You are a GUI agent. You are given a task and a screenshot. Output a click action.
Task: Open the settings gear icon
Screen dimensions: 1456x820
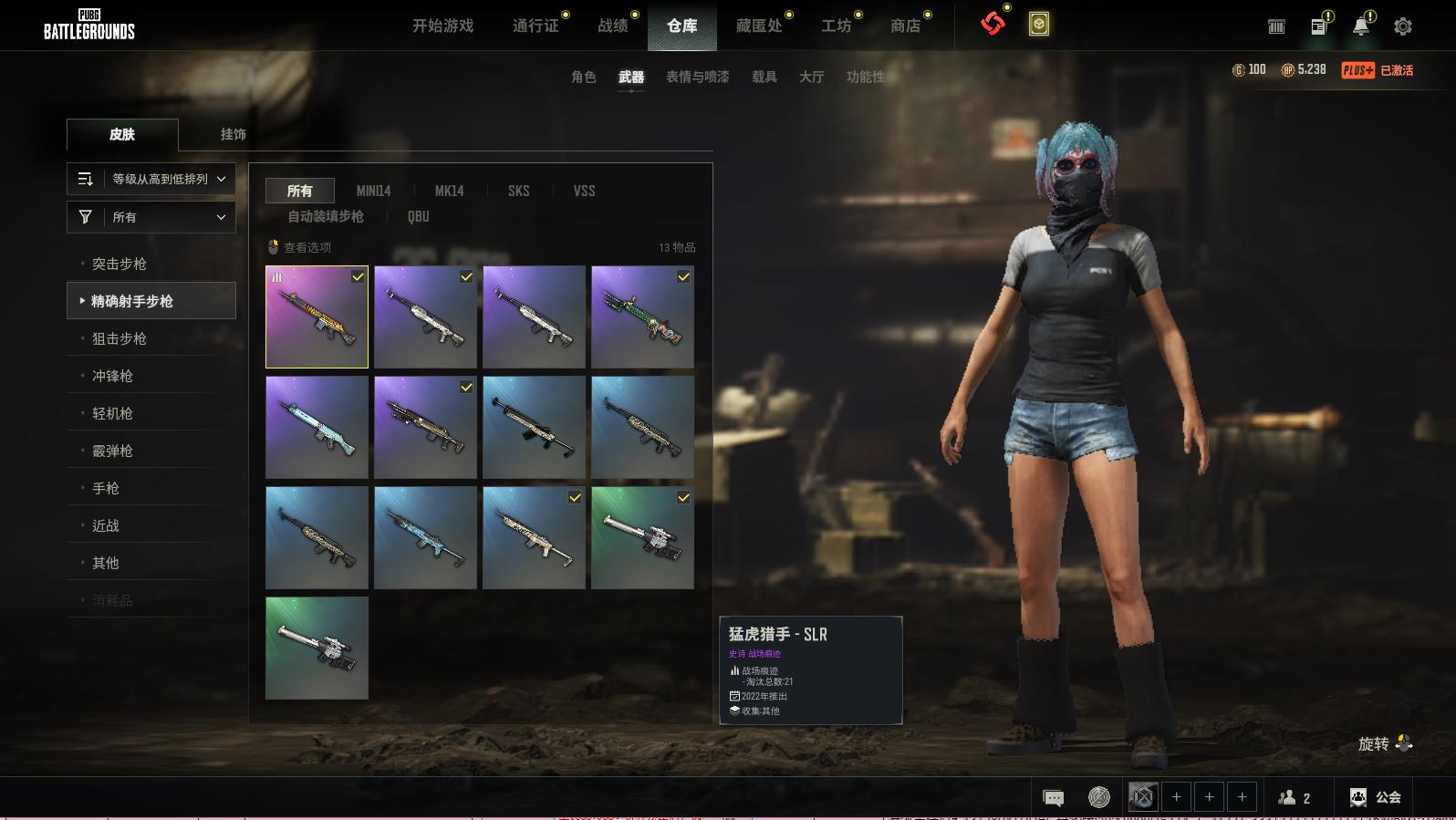point(1403,26)
